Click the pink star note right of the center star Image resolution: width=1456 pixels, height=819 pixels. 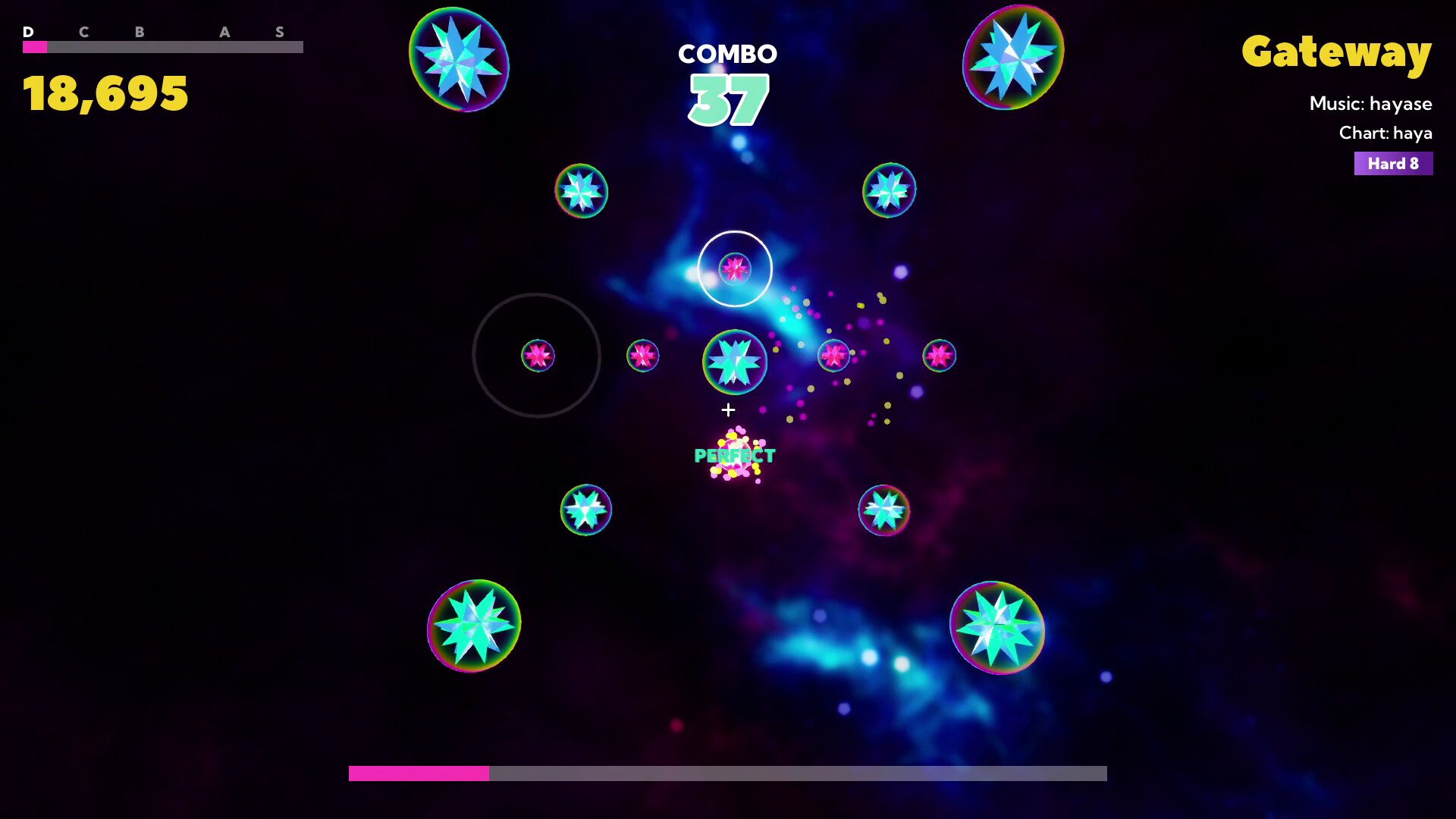pos(833,355)
